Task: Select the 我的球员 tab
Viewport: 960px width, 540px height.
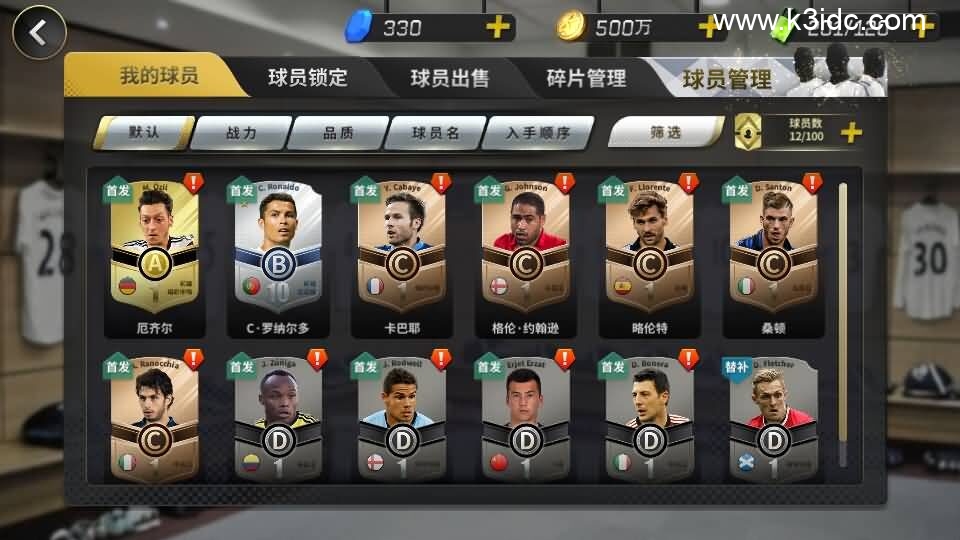Action: (x=158, y=76)
